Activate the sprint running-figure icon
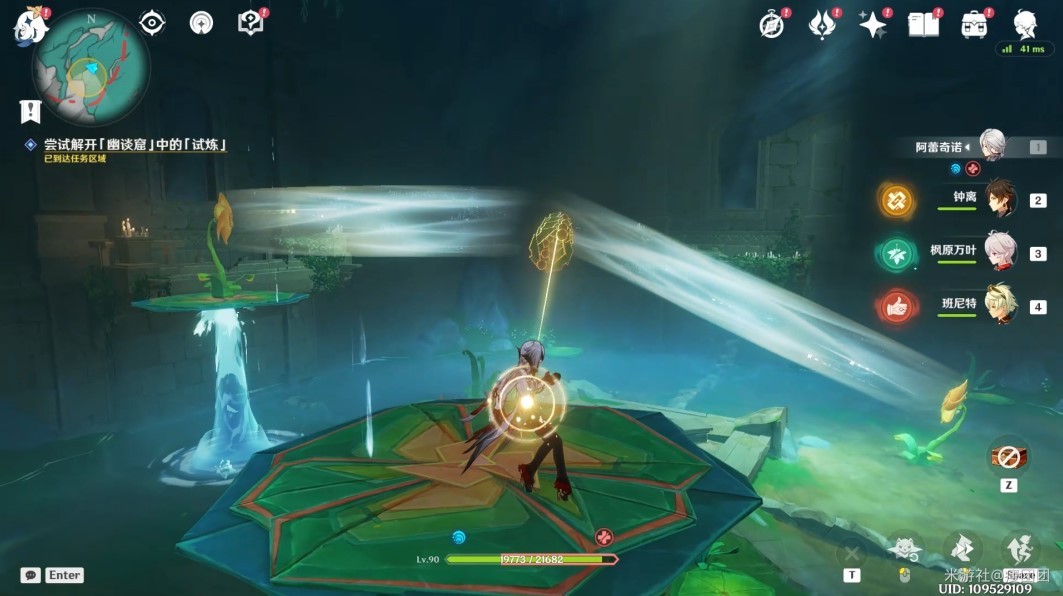Image resolution: width=1063 pixels, height=596 pixels. [x=1020, y=548]
